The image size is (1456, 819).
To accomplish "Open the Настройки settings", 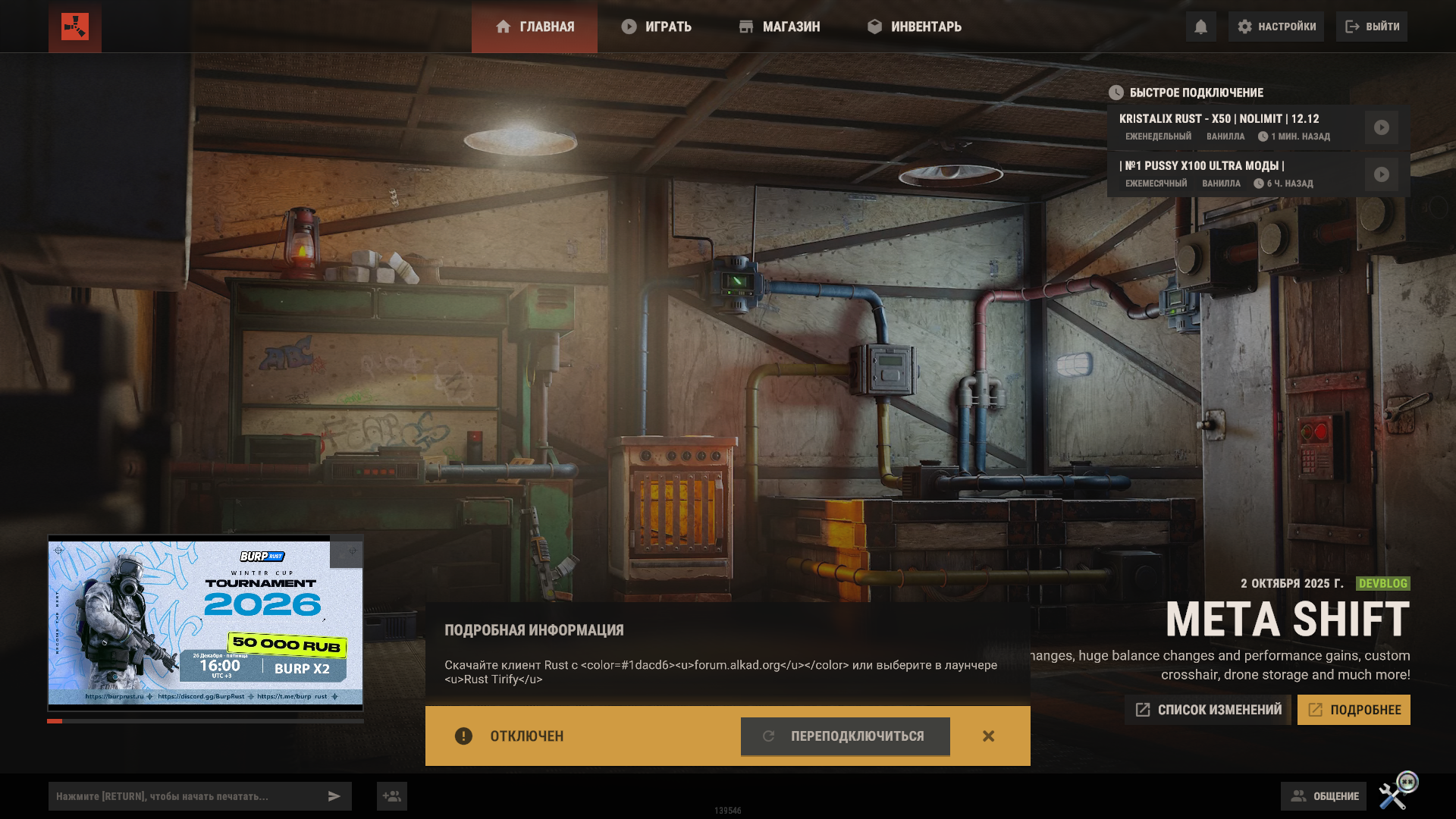I will tap(1276, 27).
